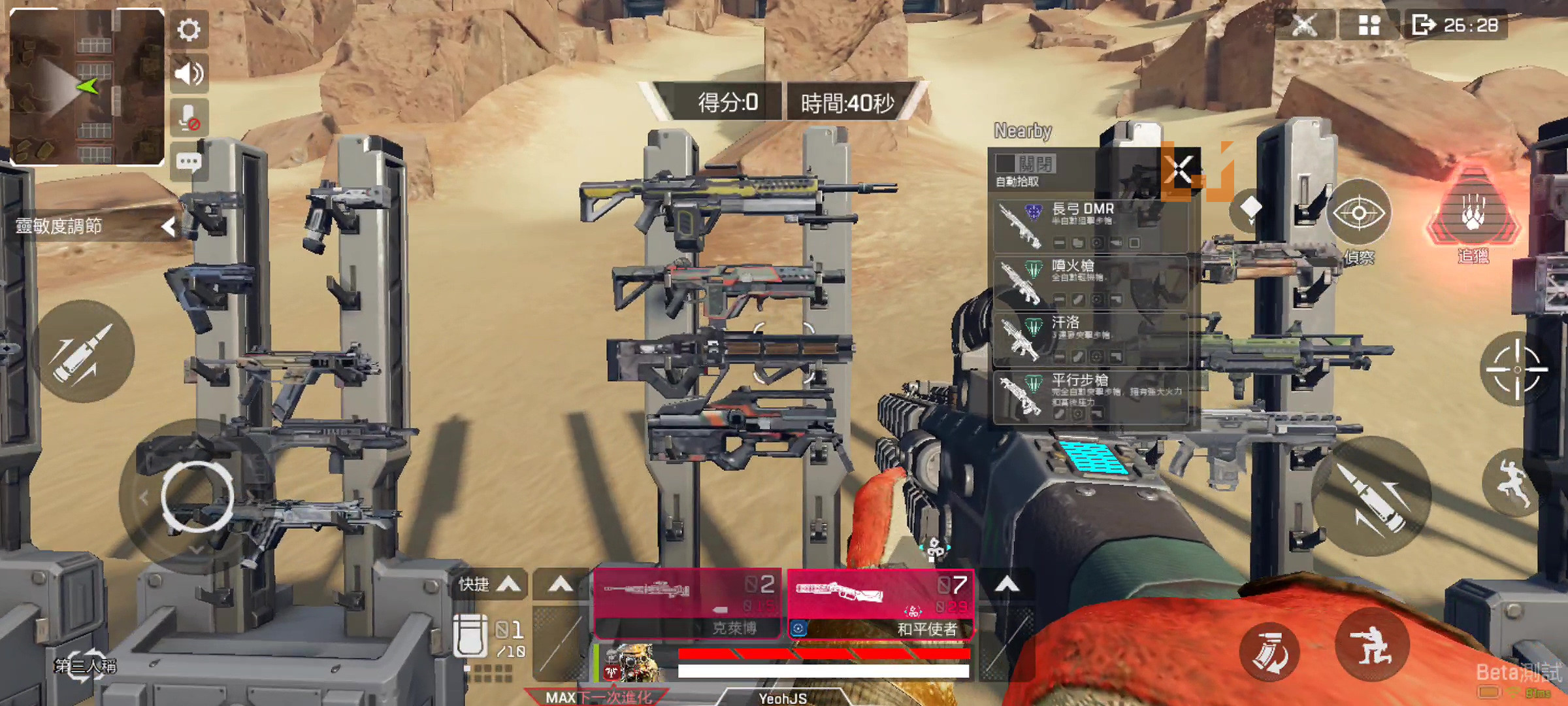The width and height of the screenshot is (1568, 706).
Task: Tap the minimap to enlarge it
Action: 86,86
